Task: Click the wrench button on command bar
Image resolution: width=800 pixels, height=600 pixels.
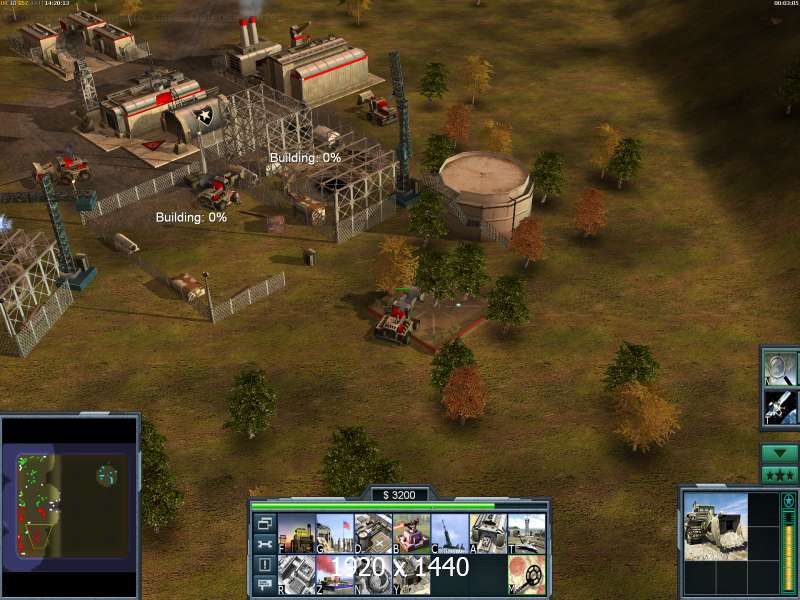Action: 264,544
